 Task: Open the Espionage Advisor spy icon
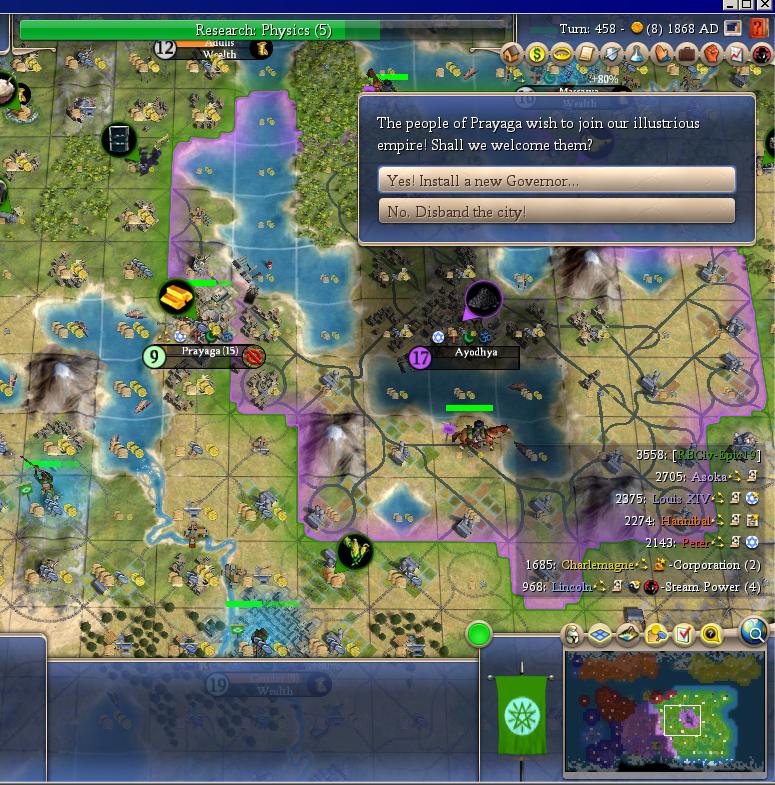coord(762,54)
